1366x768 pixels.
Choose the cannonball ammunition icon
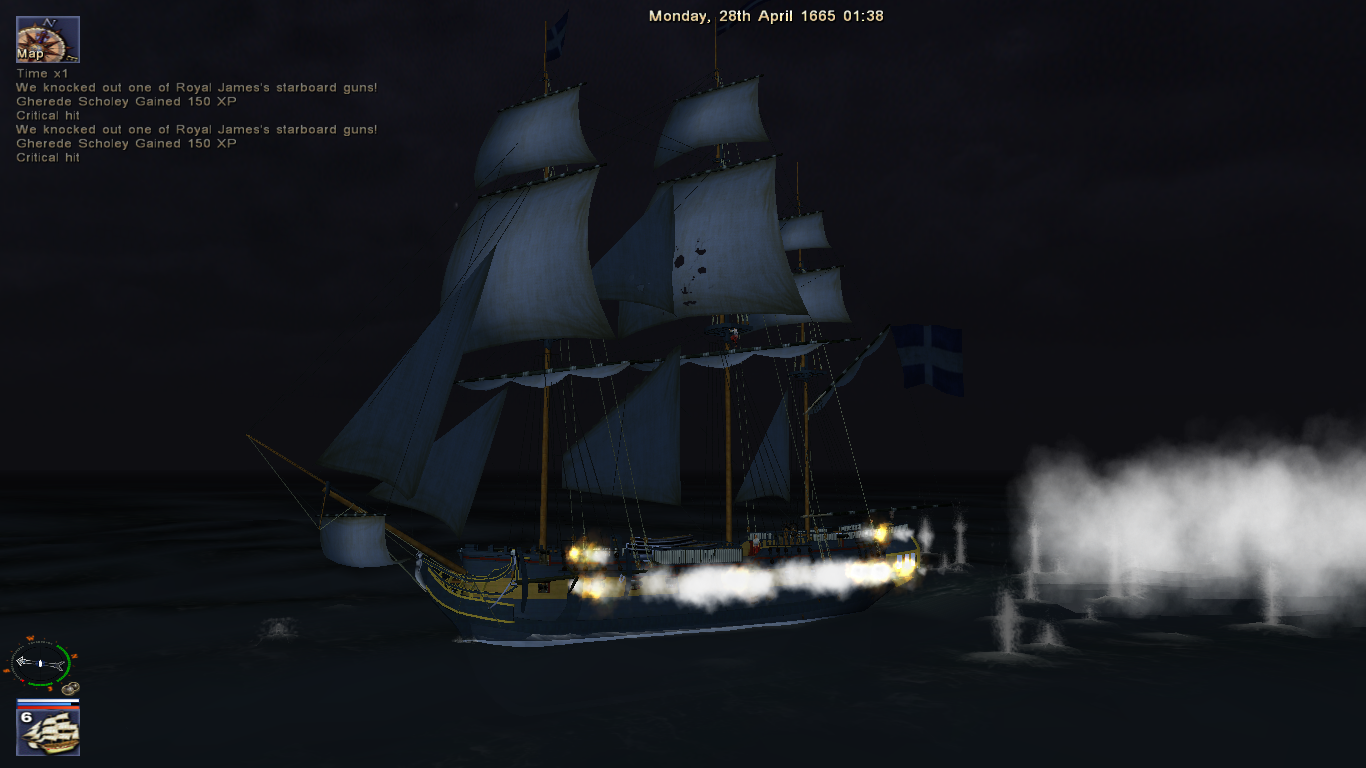point(69,688)
